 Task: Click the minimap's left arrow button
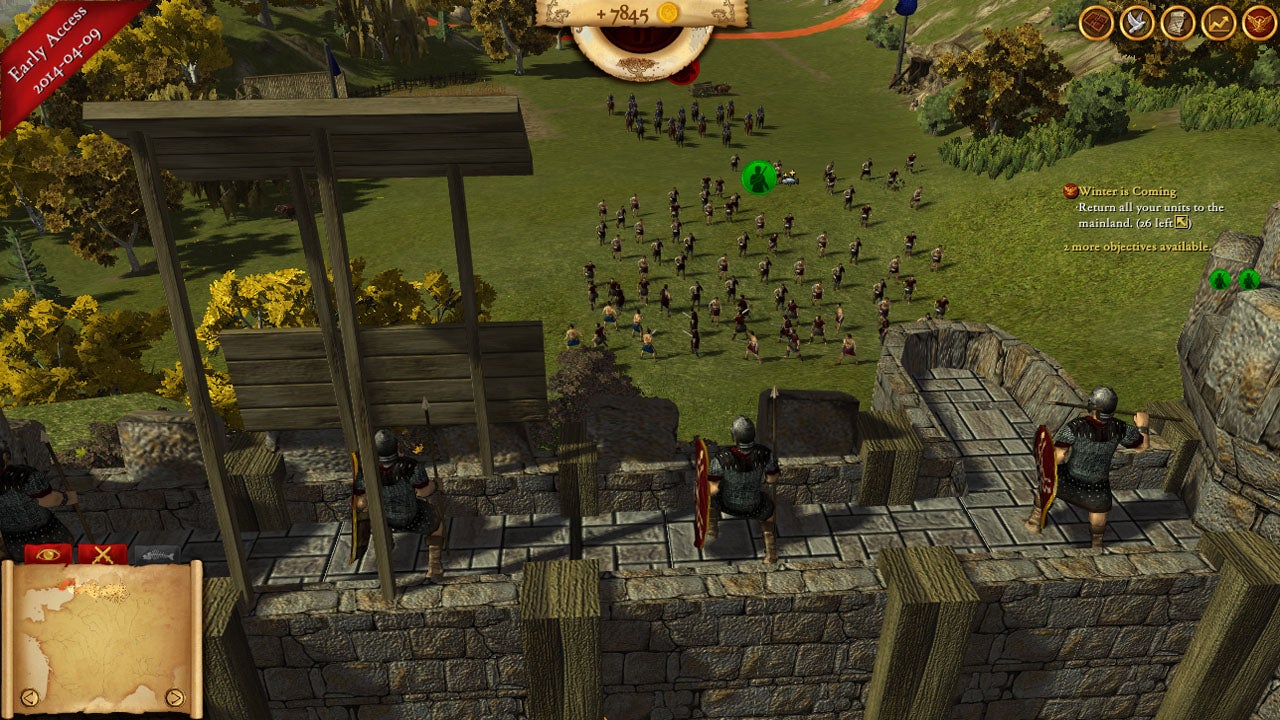tap(30, 697)
